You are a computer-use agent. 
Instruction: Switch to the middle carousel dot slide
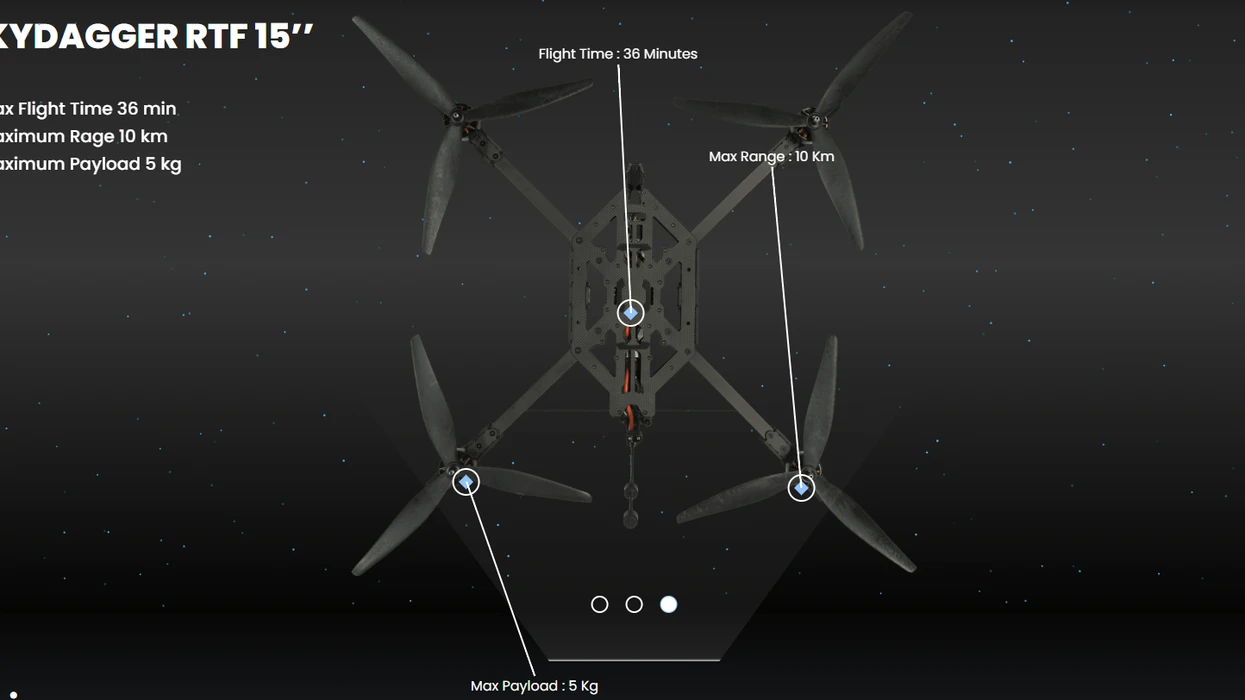click(x=634, y=604)
